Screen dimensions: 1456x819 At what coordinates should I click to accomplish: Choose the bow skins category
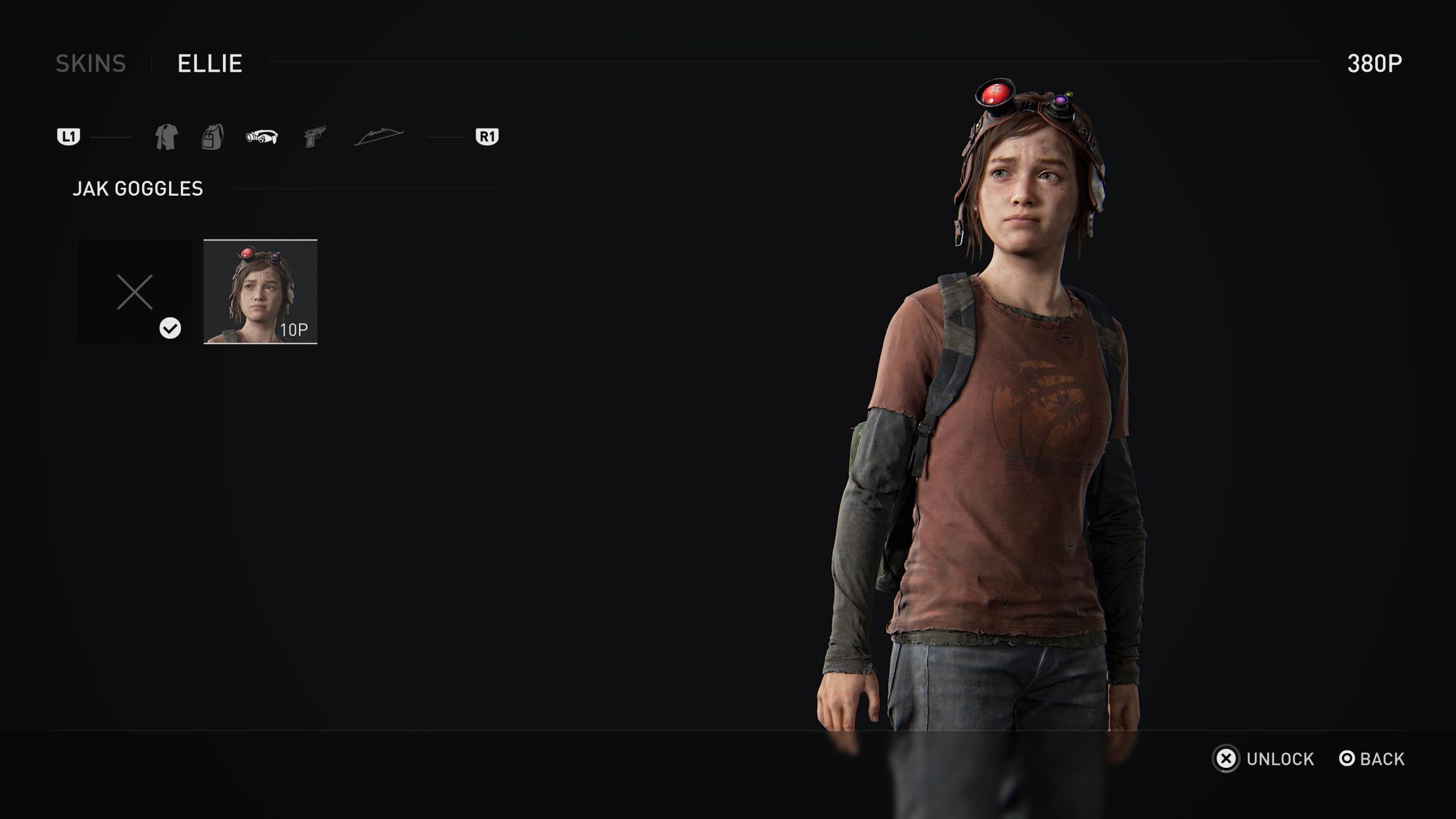(x=378, y=137)
